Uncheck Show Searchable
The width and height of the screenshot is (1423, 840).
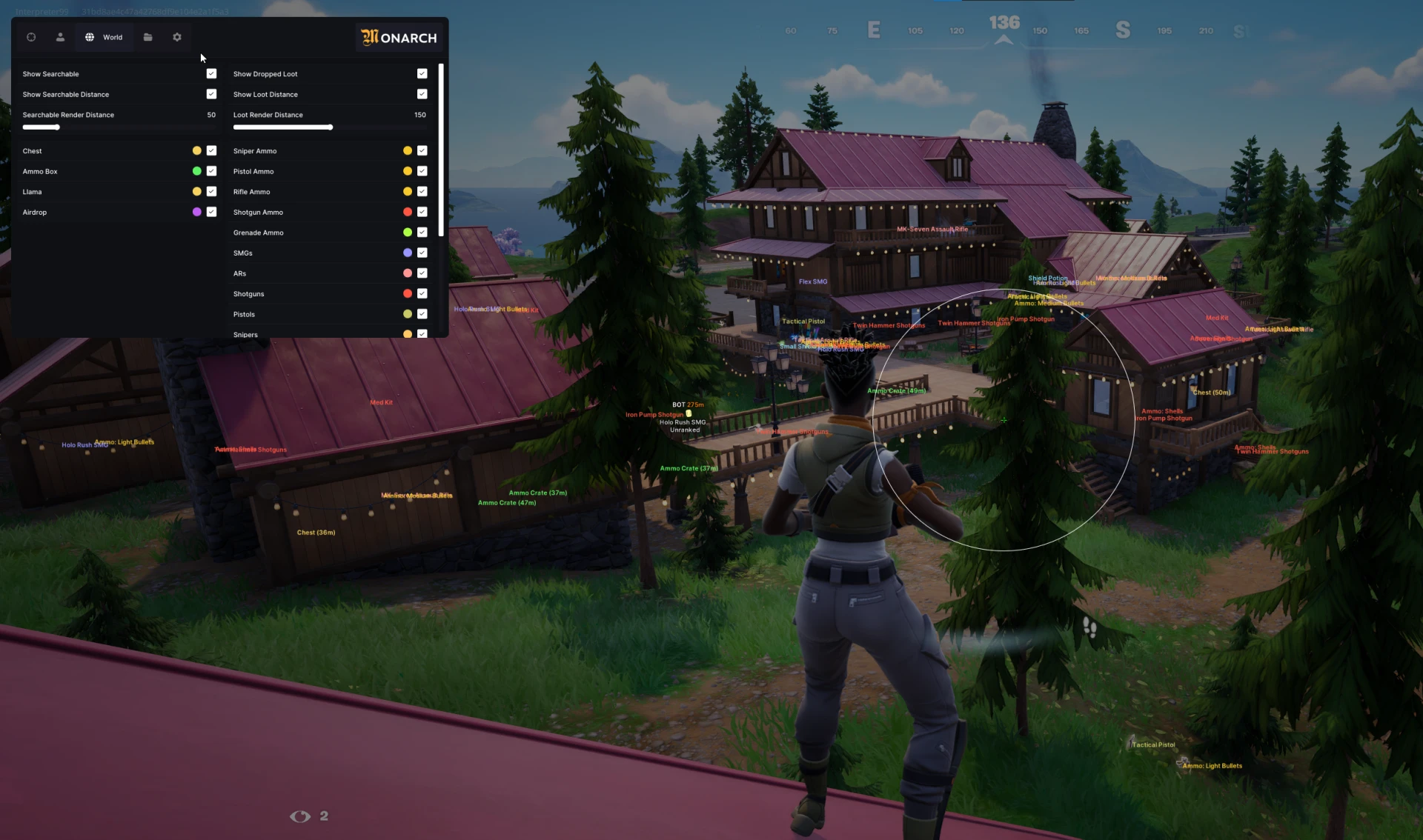pos(211,73)
